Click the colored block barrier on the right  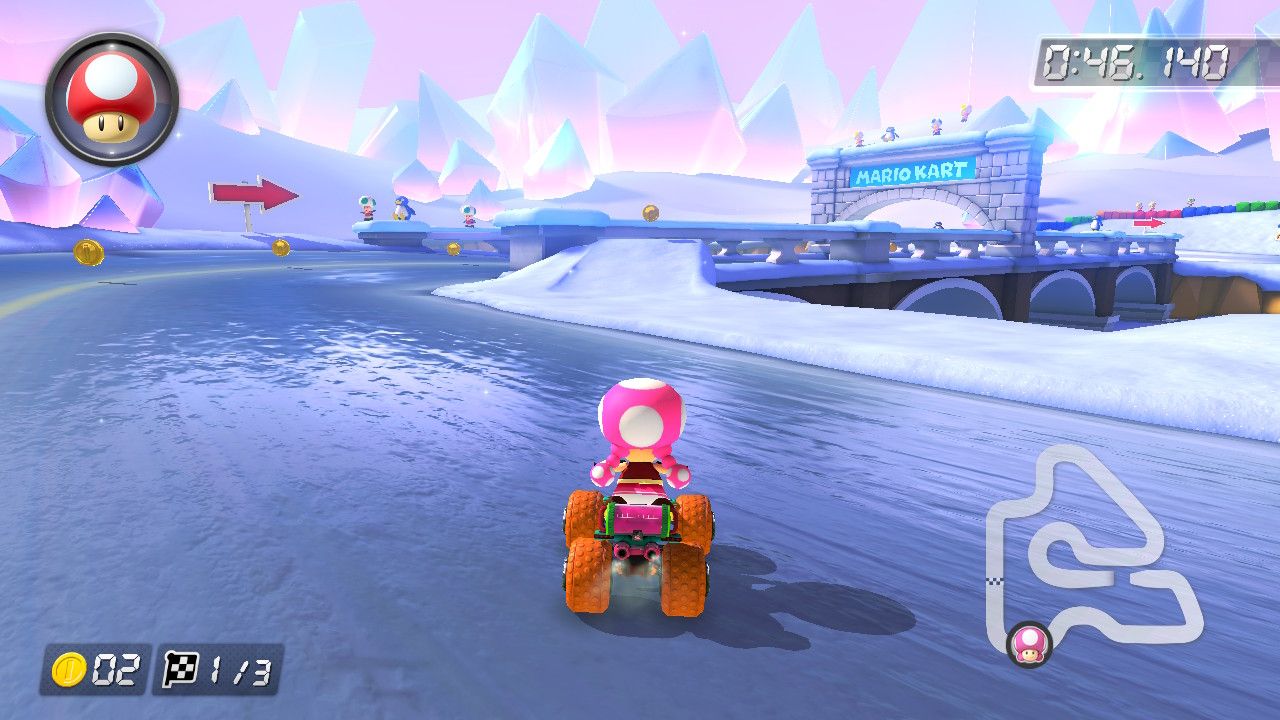click(x=1180, y=212)
